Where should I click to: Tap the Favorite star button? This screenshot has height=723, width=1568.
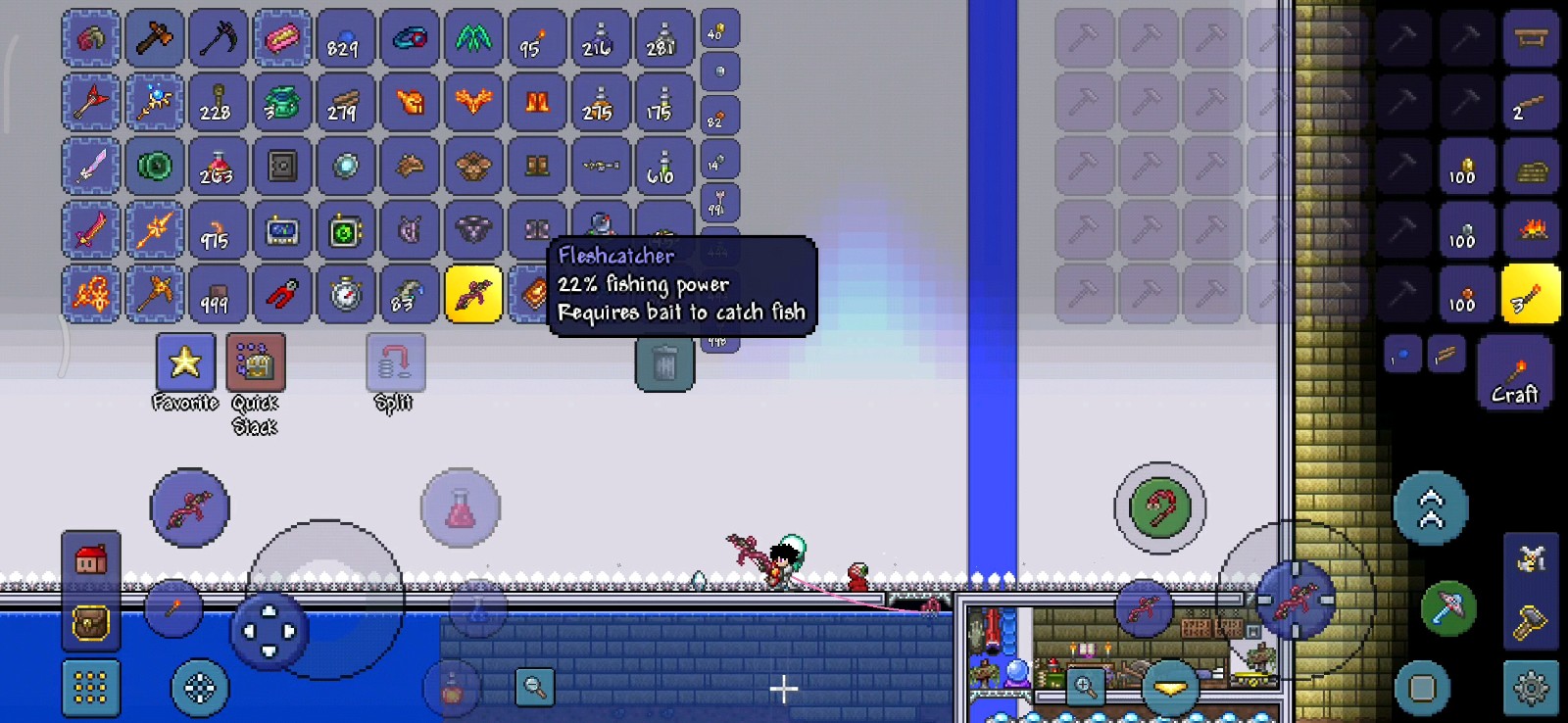click(185, 362)
